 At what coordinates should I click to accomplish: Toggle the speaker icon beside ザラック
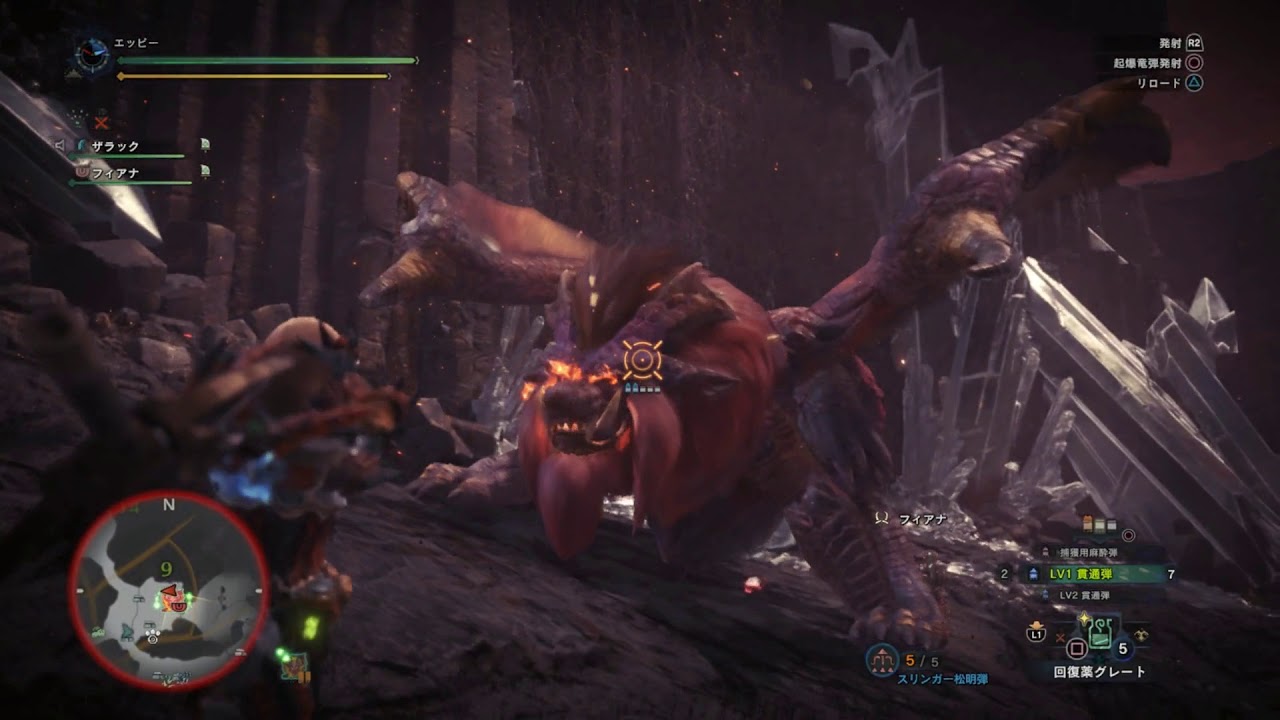point(59,144)
